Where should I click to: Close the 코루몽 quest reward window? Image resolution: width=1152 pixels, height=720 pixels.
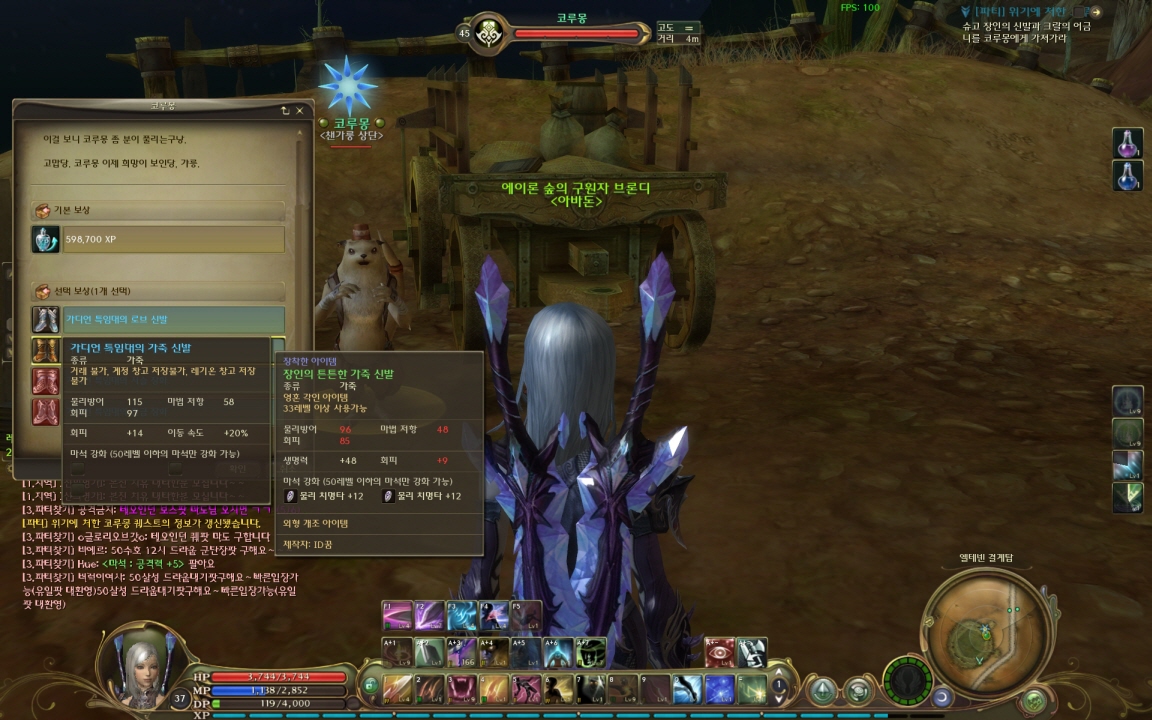[299, 111]
